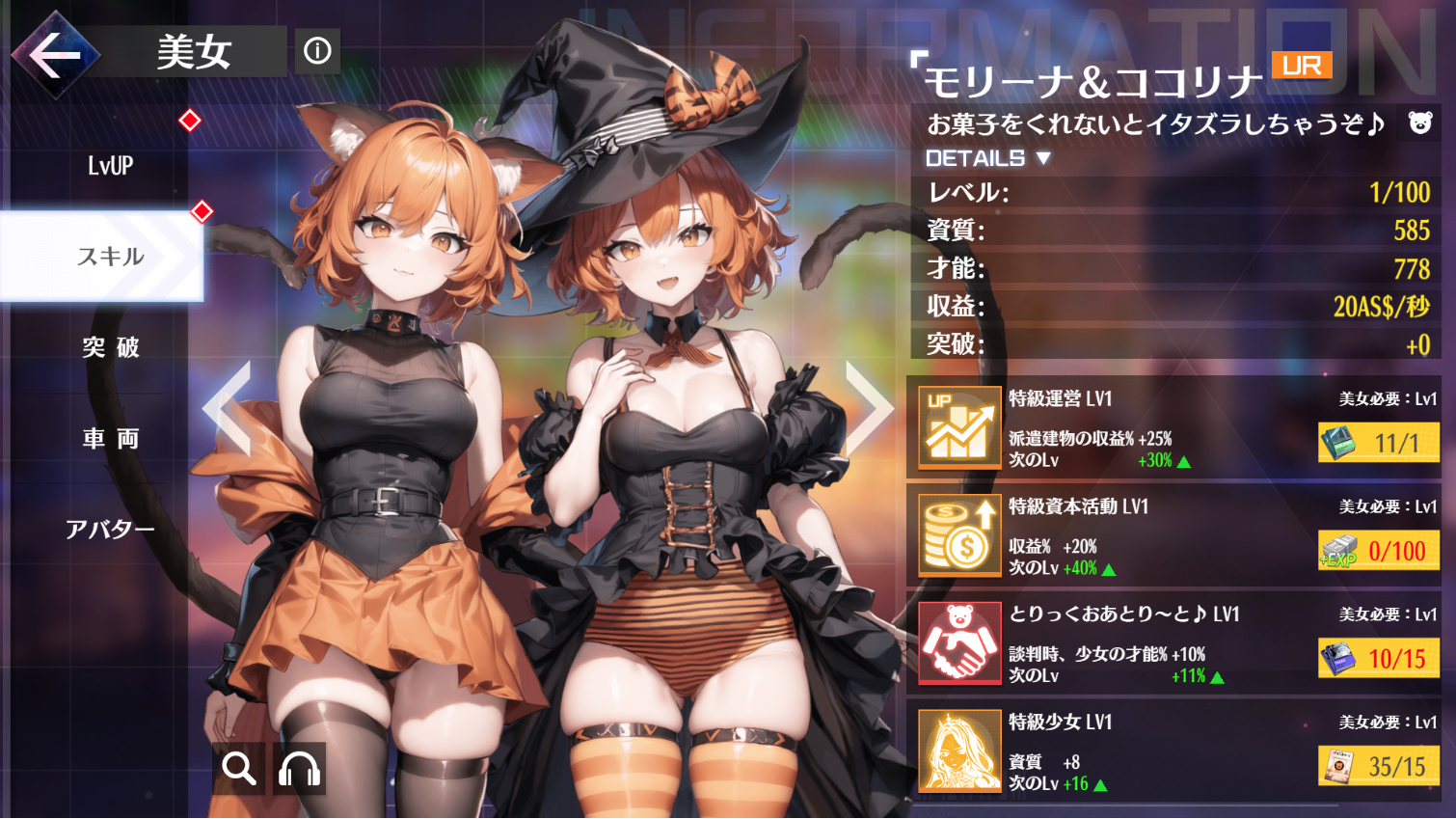Switch to the LvUP tab
The image size is (1456, 819).
109,166
